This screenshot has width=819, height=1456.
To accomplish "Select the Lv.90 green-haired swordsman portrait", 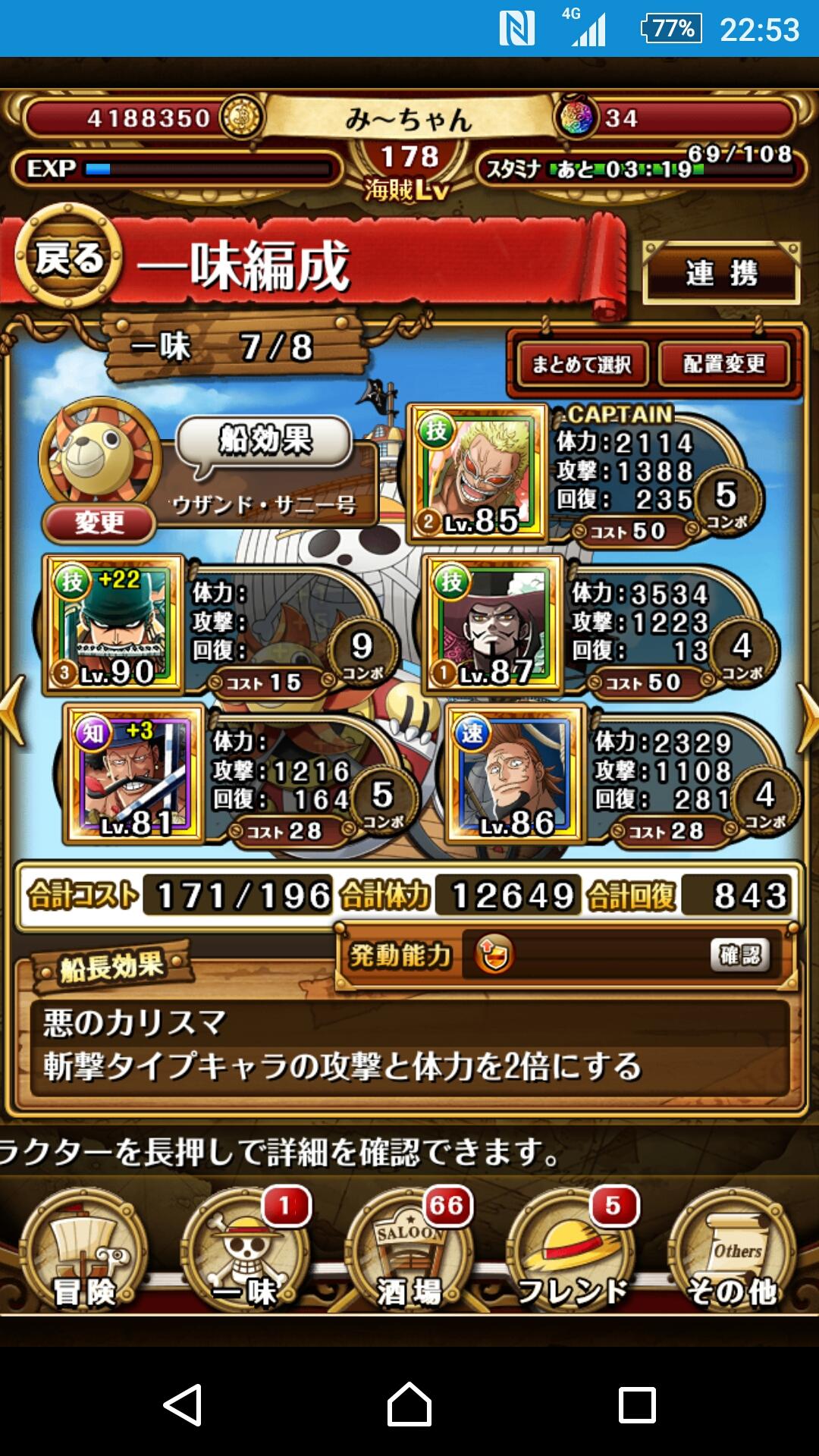I will coord(115,624).
